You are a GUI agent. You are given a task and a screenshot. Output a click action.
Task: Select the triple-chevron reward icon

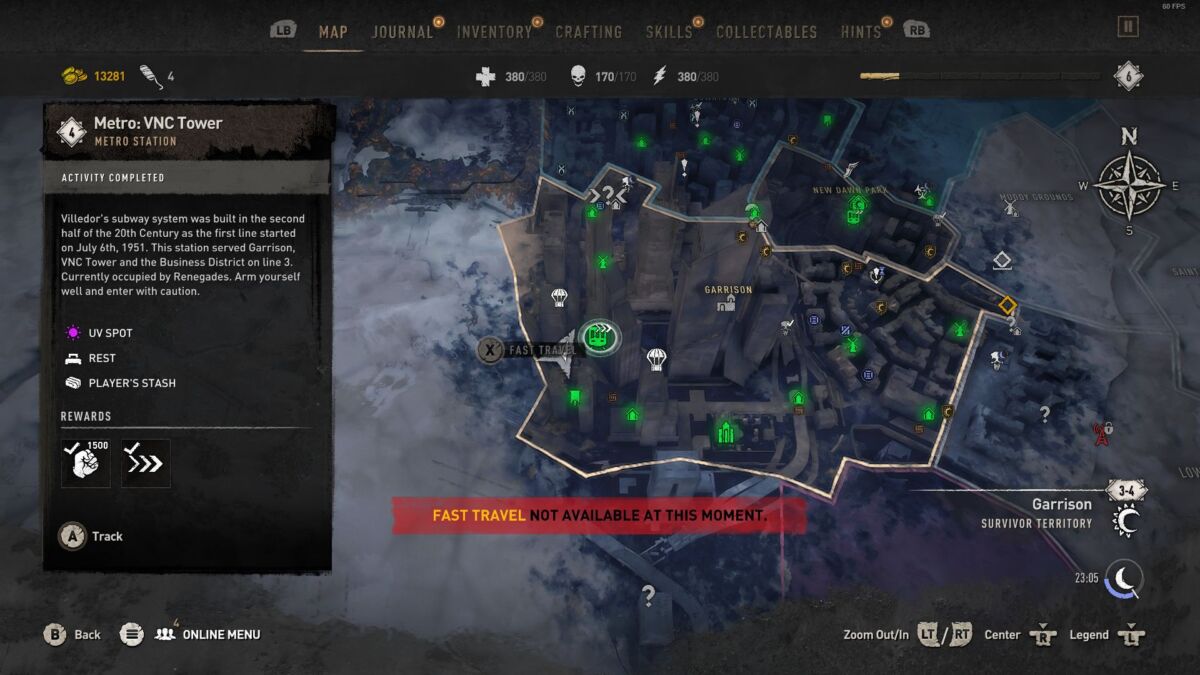pyautogui.click(x=146, y=463)
